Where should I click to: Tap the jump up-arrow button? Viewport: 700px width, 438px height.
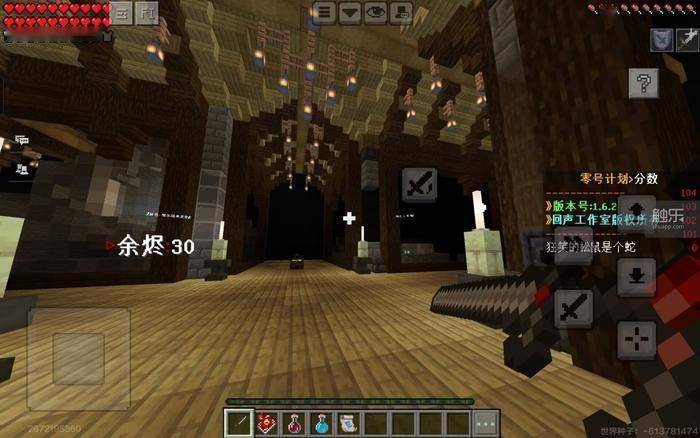(x=636, y=212)
